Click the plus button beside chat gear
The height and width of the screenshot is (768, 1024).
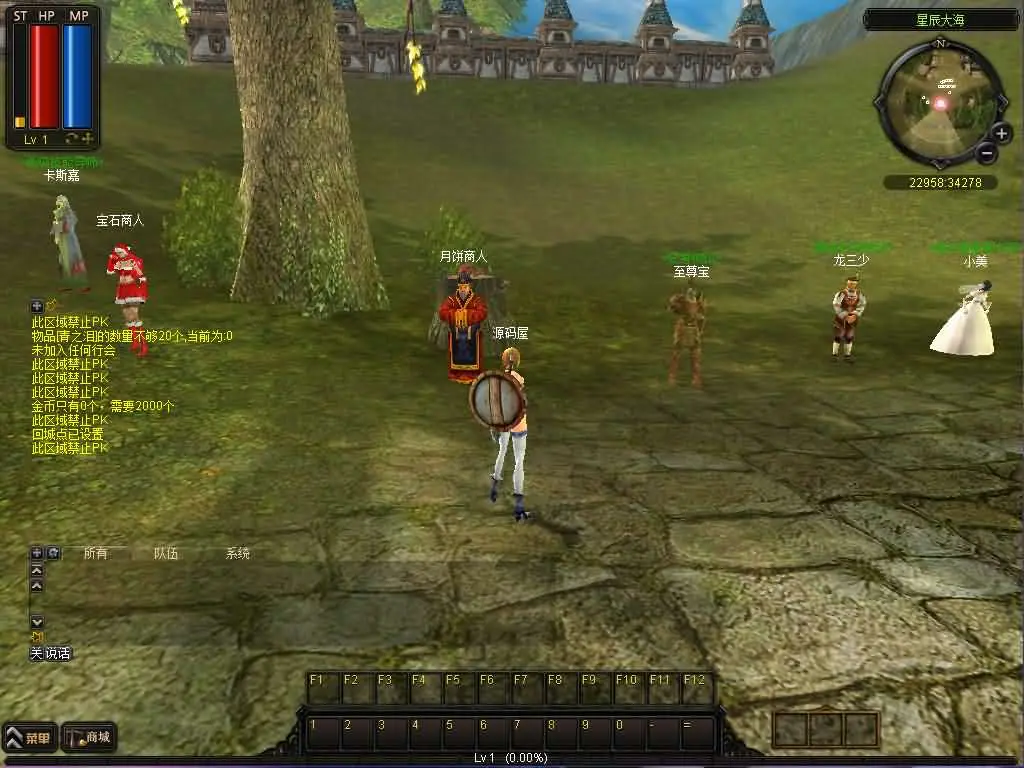(x=37, y=553)
